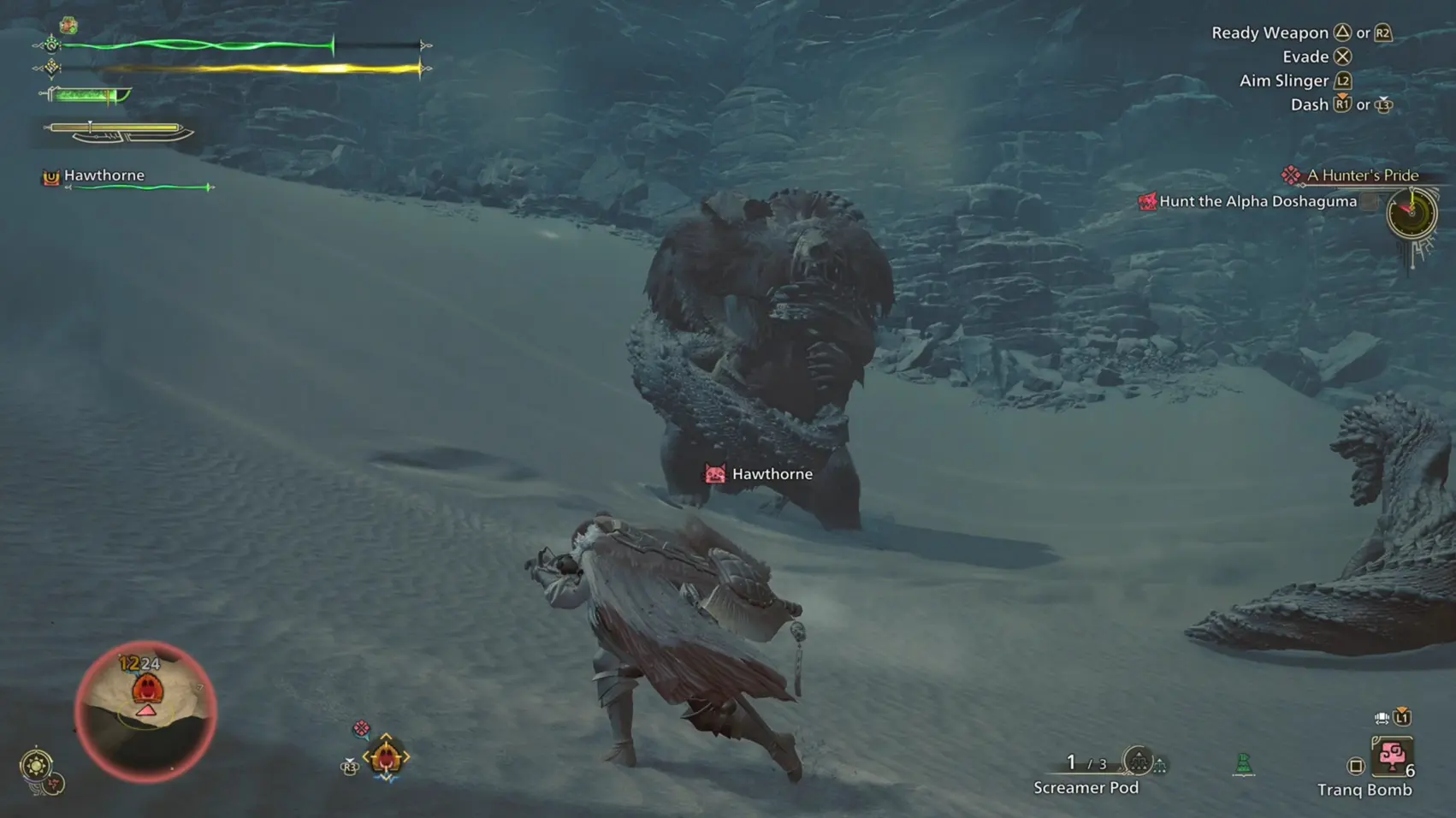Select the Screamer Pod slinger ammo icon
Screen dimensions: 1456x818
[x=1139, y=760]
